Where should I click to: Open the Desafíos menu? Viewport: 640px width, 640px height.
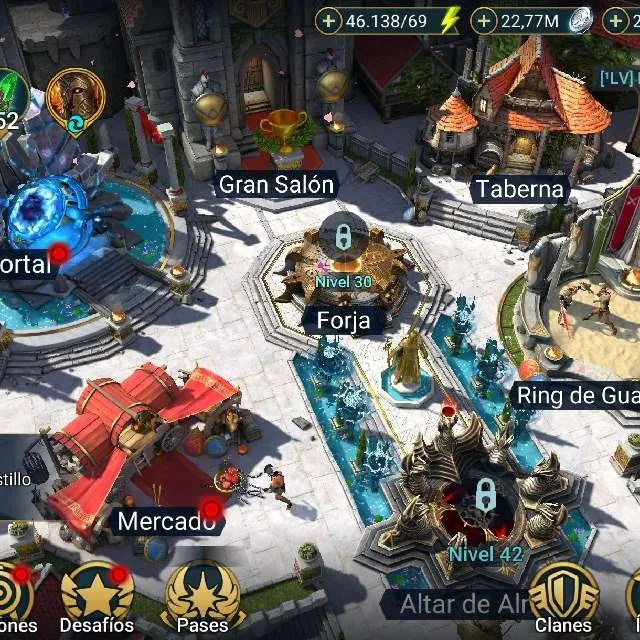coord(97,597)
